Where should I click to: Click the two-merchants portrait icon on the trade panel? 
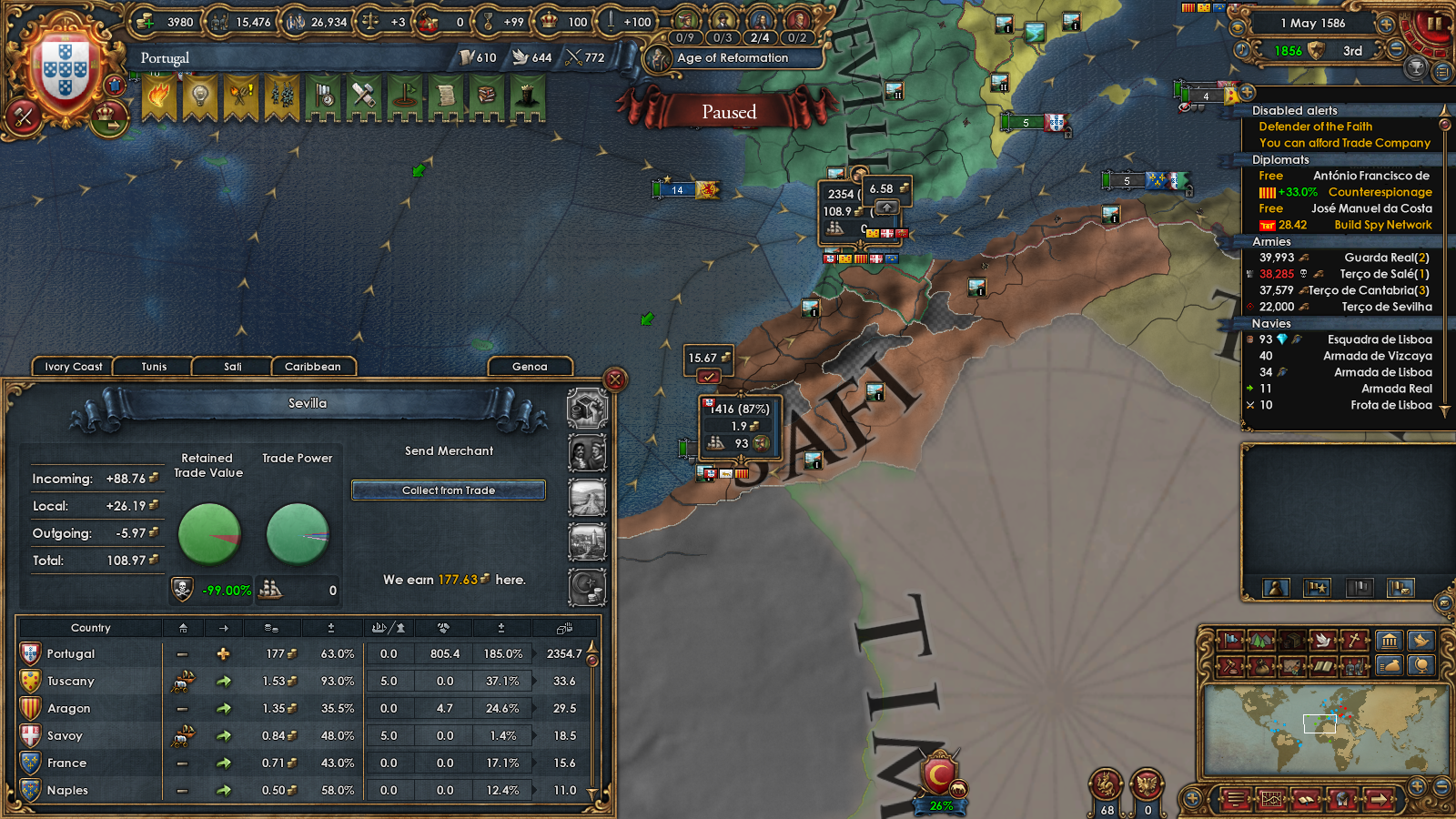click(x=587, y=453)
